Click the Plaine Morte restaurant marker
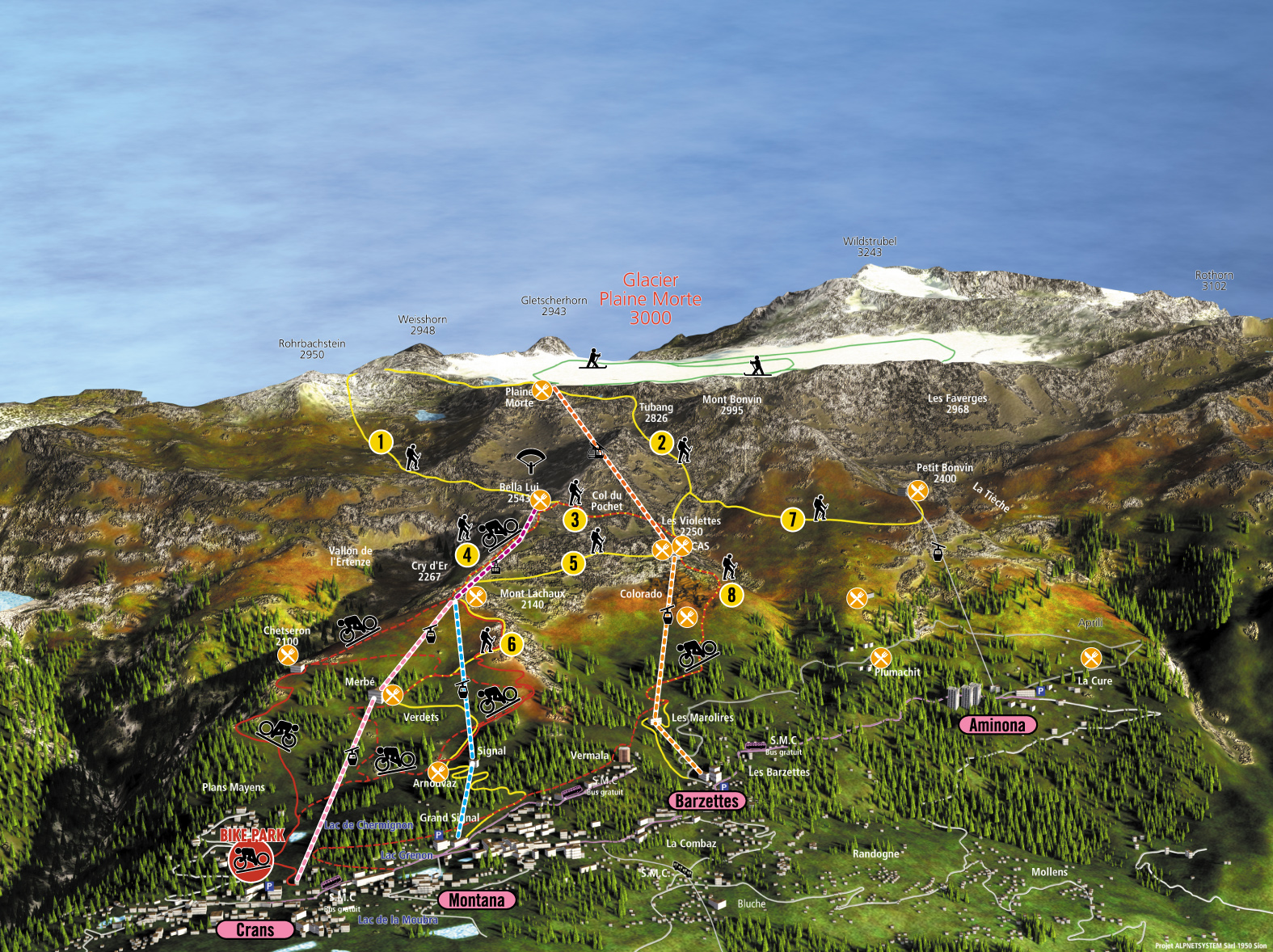The image size is (1273, 952). (x=542, y=391)
